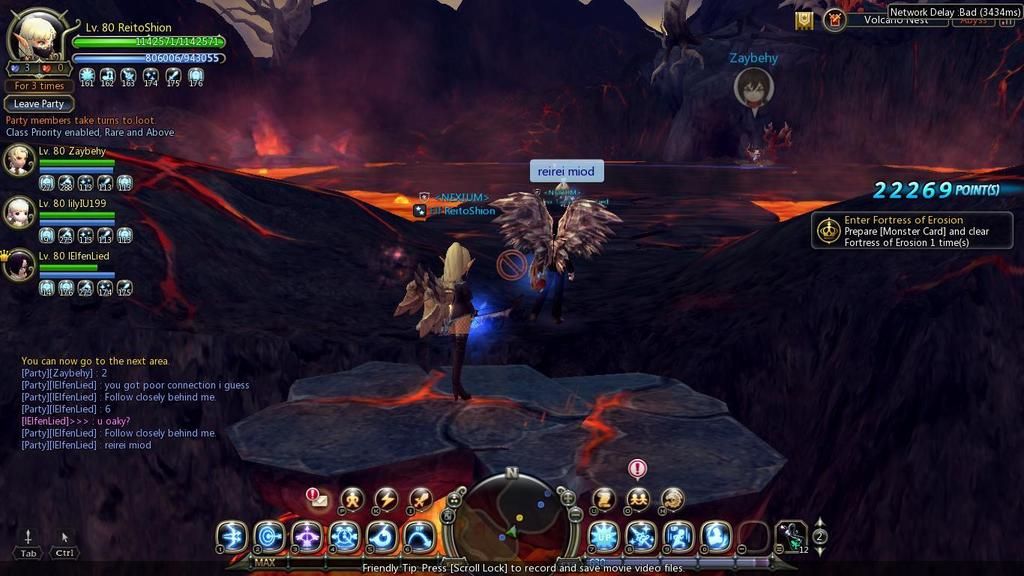Activate the skill in hotbar slot 1
Viewport: 1024px width, 576px height.
[232, 537]
